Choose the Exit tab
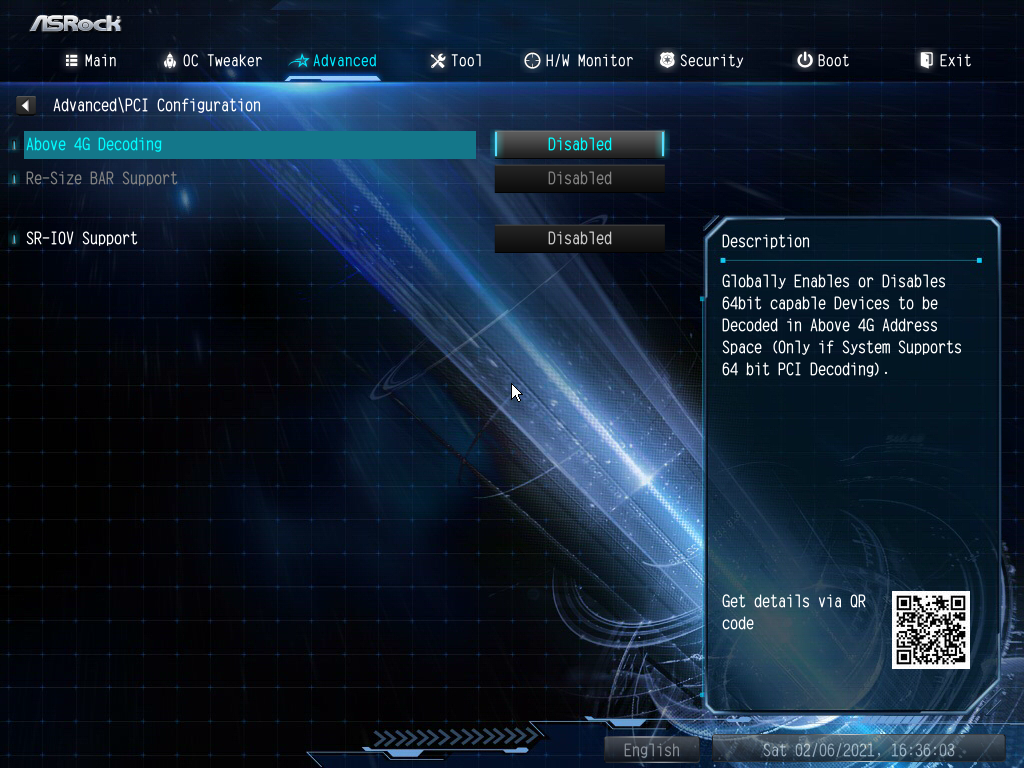The height and width of the screenshot is (768, 1024). tap(945, 61)
